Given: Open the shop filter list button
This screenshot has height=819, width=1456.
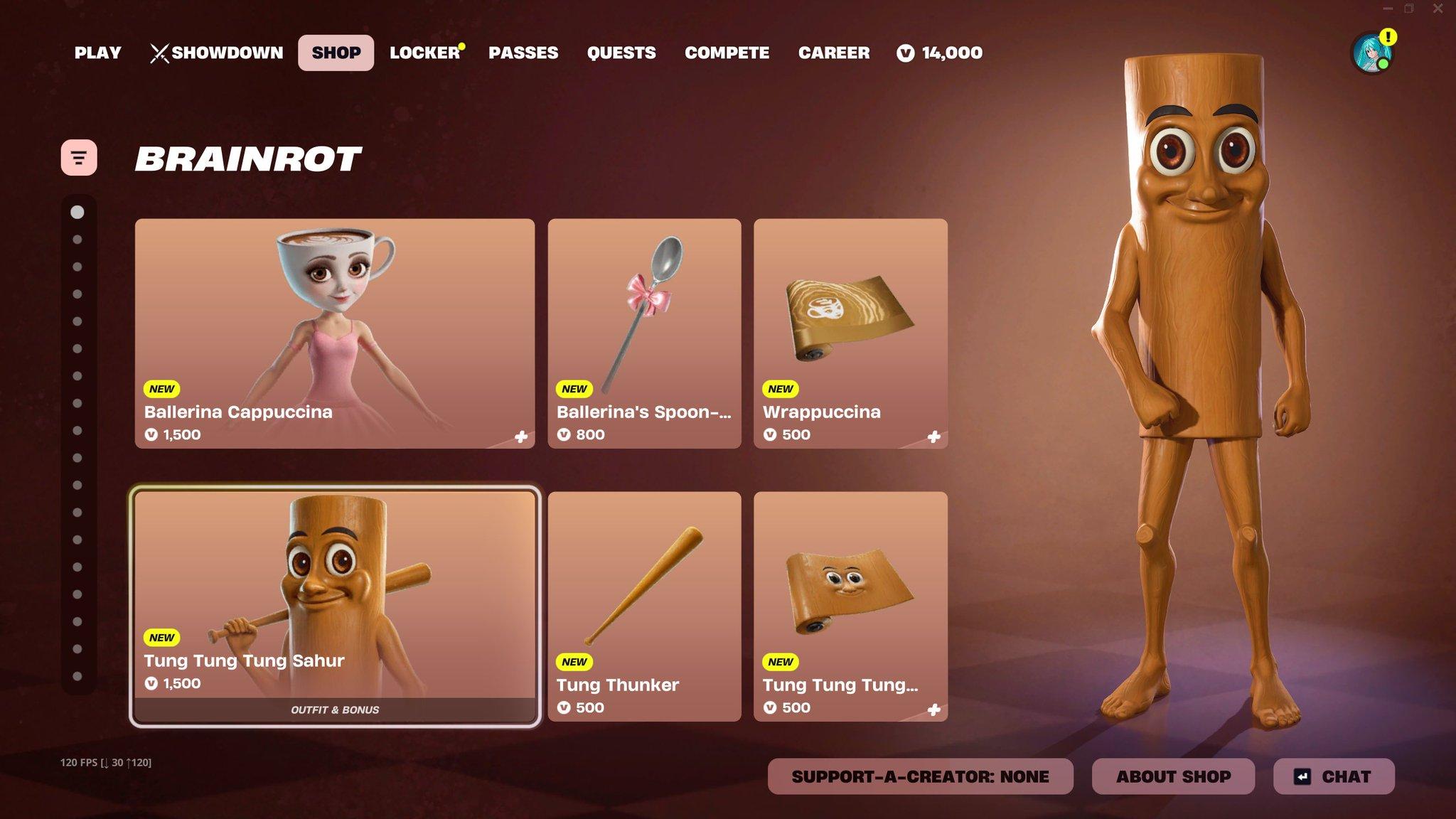Looking at the screenshot, I should [x=79, y=157].
